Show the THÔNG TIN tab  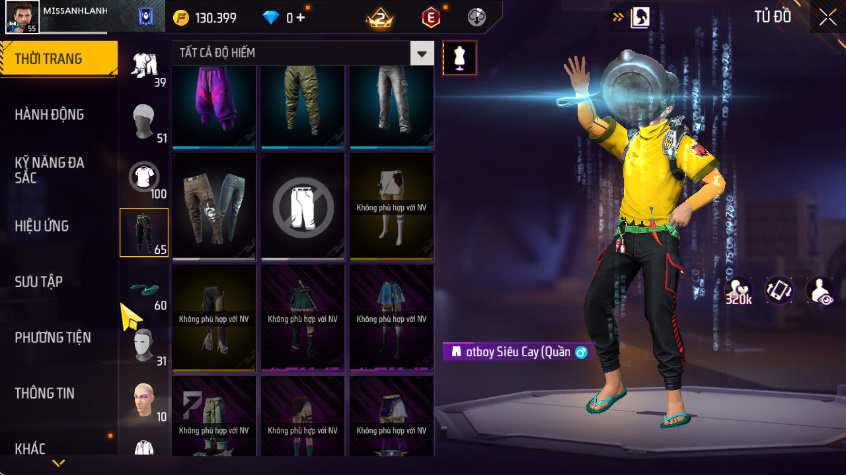44,394
